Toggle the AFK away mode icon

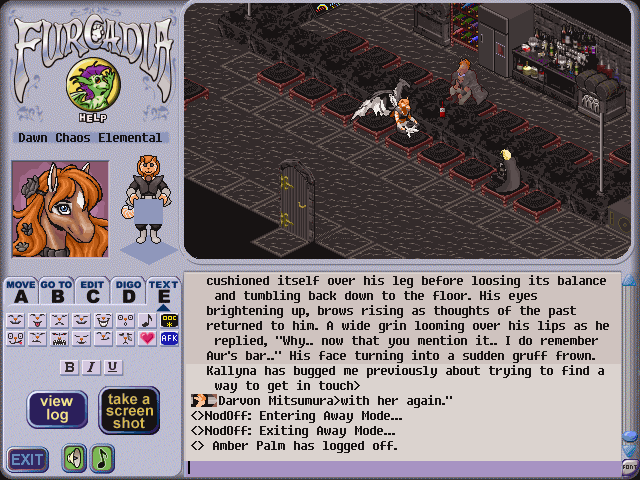pos(169,338)
